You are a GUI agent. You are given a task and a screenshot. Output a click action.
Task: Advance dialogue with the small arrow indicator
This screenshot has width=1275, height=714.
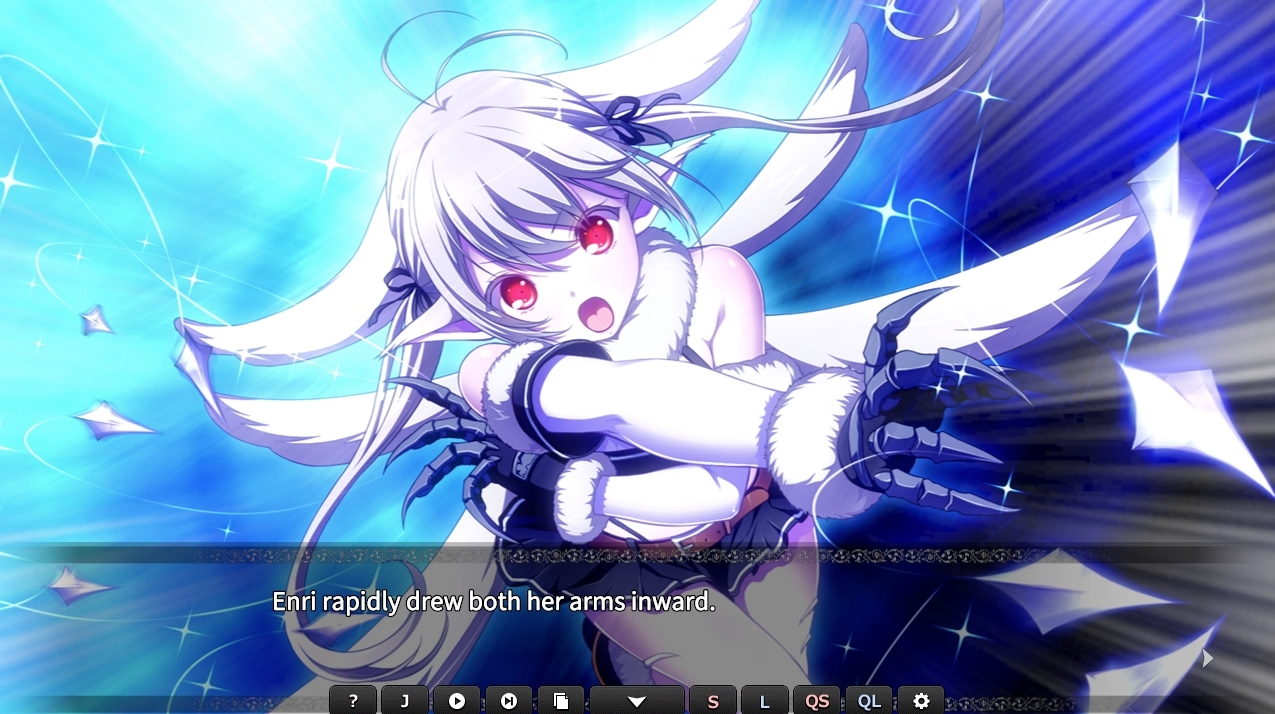click(x=1207, y=658)
